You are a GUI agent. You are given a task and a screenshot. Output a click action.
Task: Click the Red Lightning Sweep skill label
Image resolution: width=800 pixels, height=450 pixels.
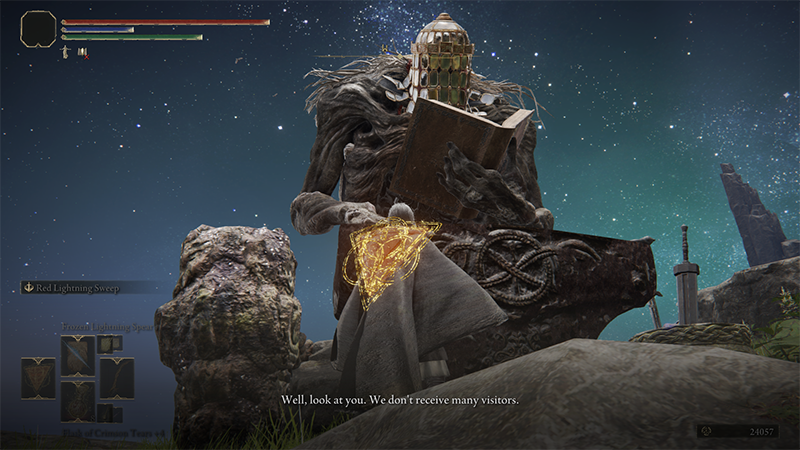[78, 288]
